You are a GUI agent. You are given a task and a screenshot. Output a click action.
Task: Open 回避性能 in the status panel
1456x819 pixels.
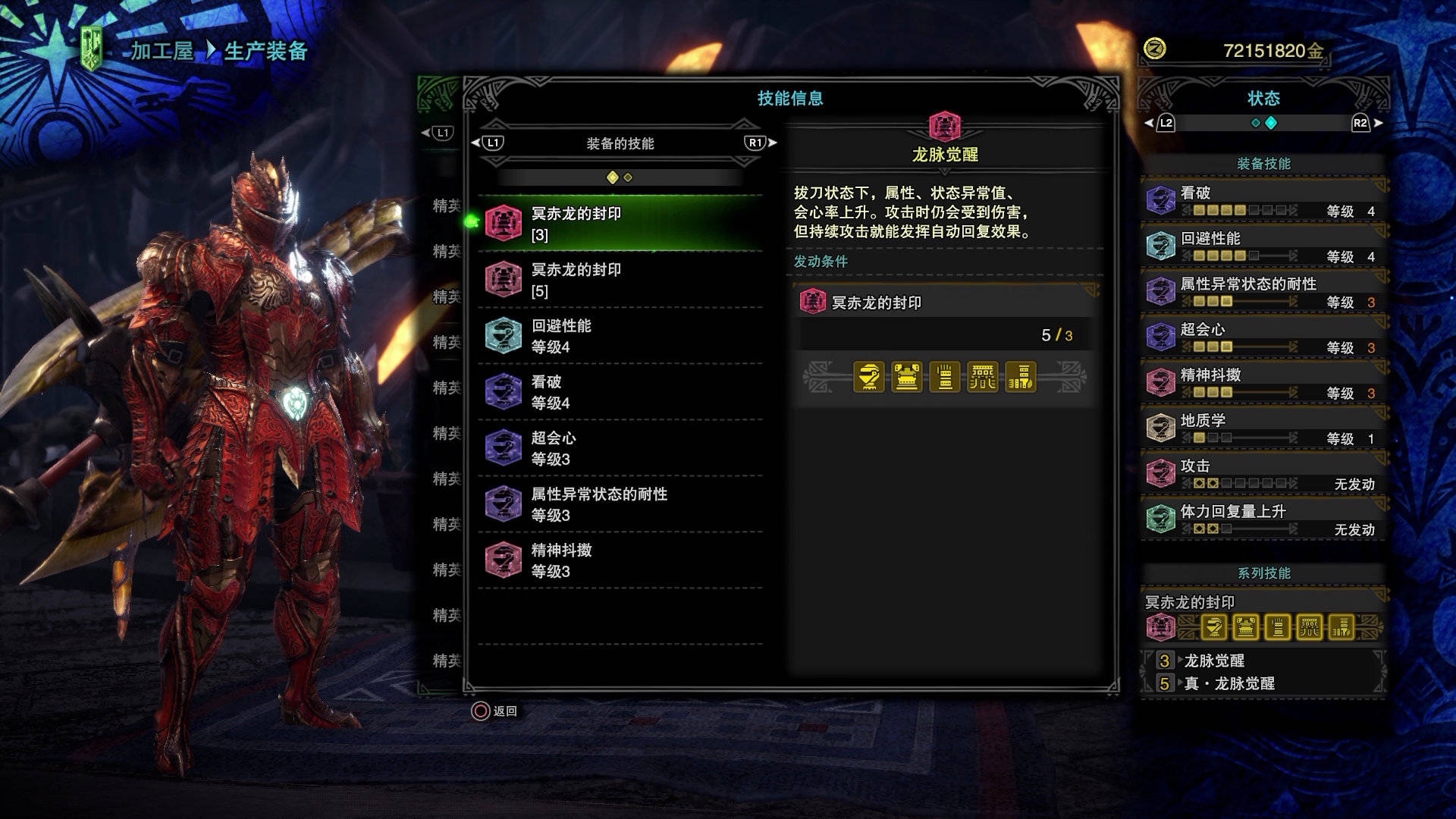[x=1263, y=246]
